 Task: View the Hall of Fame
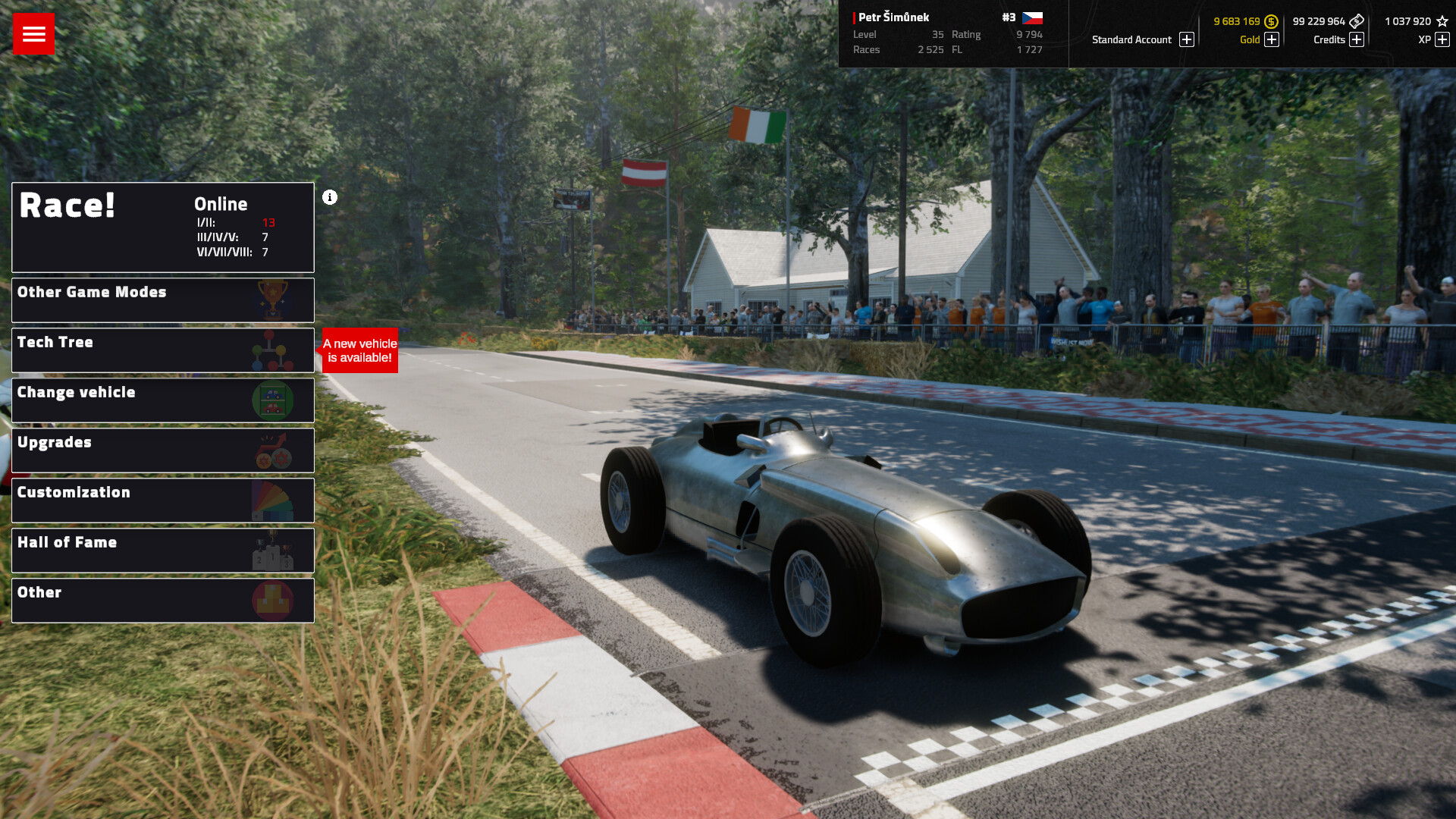pyautogui.click(x=162, y=551)
